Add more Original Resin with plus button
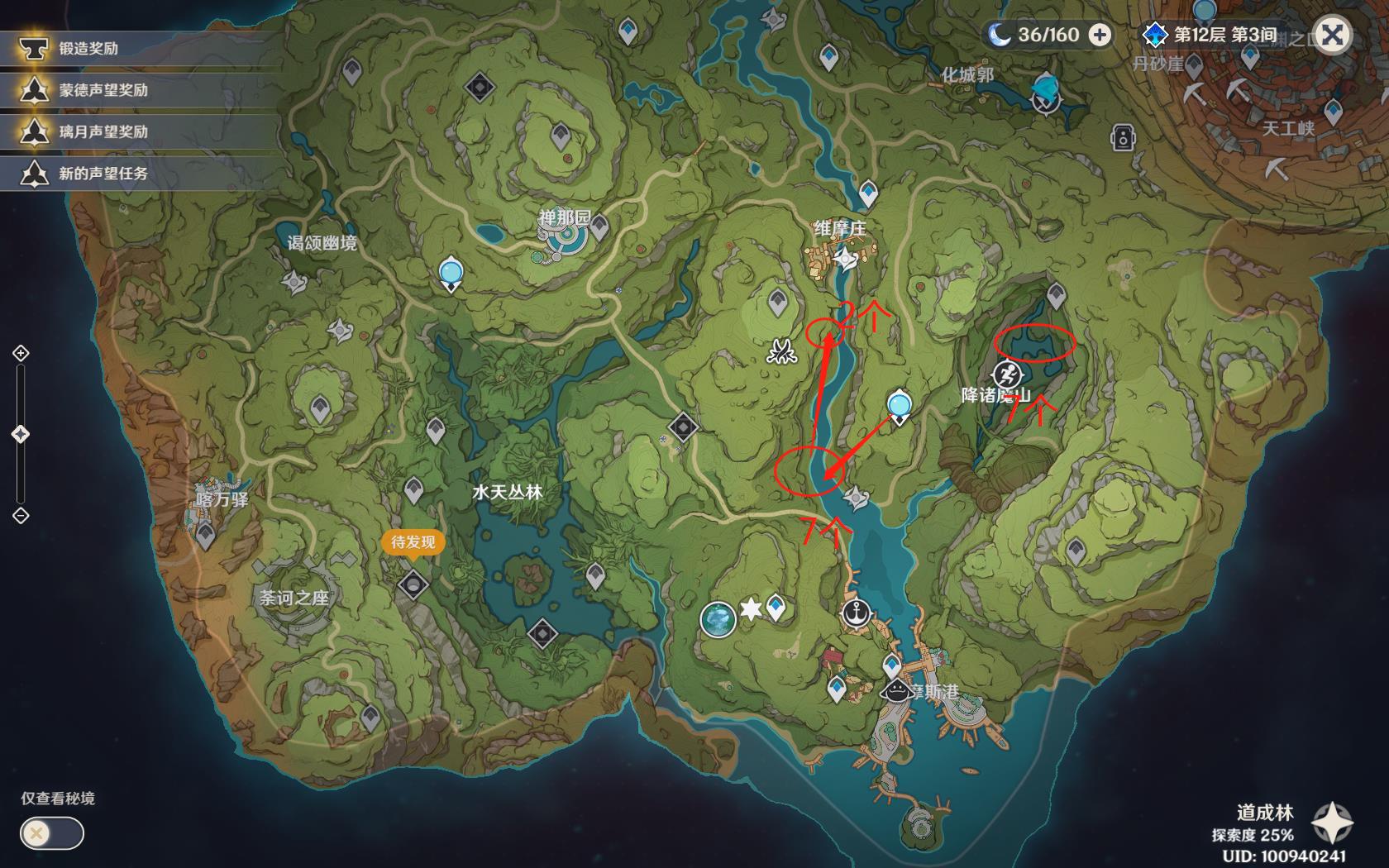This screenshot has width=1389, height=868. [1100, 35]
